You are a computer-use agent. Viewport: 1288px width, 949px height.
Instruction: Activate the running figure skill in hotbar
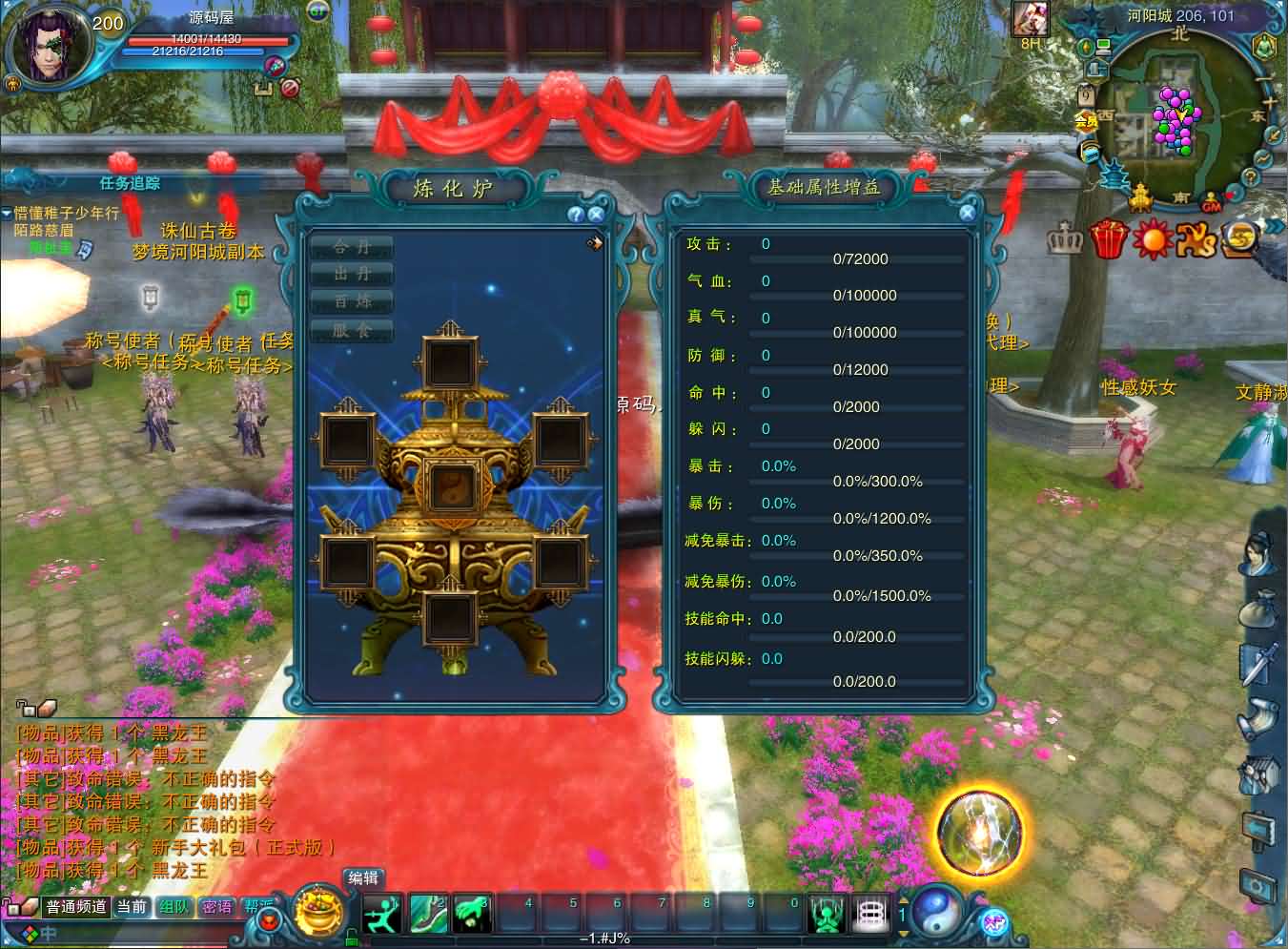(383, 915)
